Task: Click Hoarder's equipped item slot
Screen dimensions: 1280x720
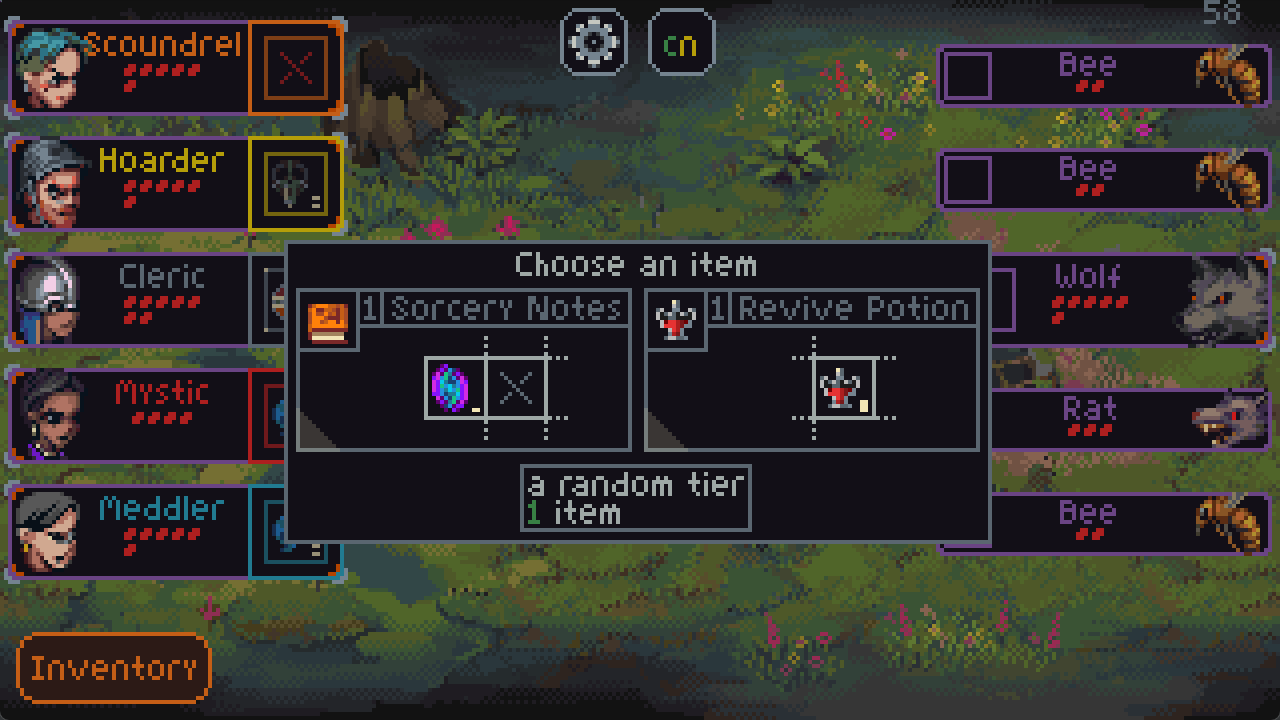Action: coord(295,184)
